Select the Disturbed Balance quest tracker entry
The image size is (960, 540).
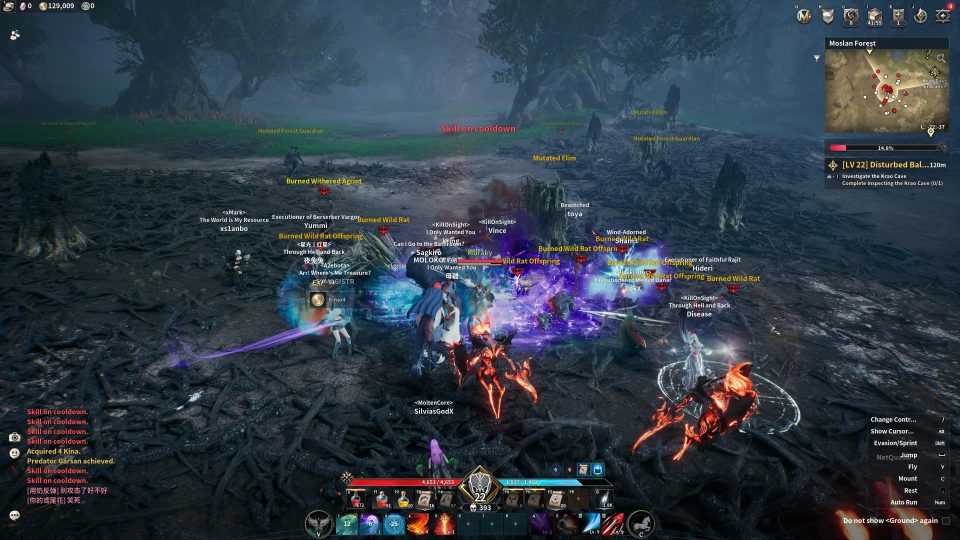point(885,164)
